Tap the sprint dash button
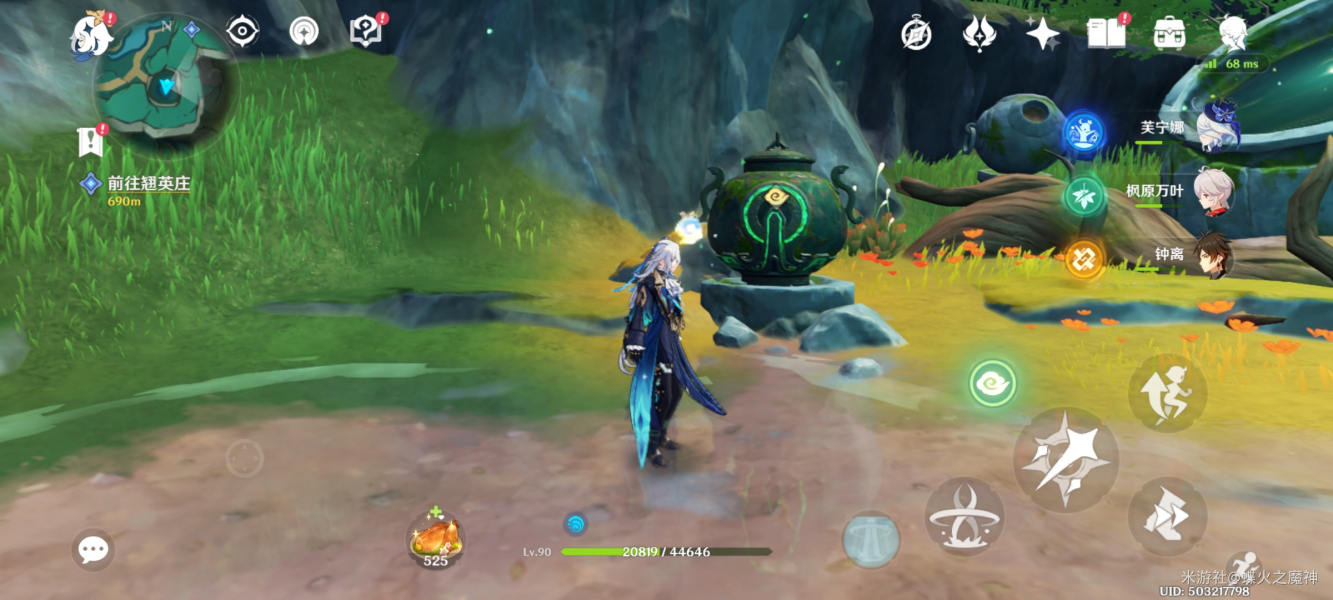 (1167, 516)
